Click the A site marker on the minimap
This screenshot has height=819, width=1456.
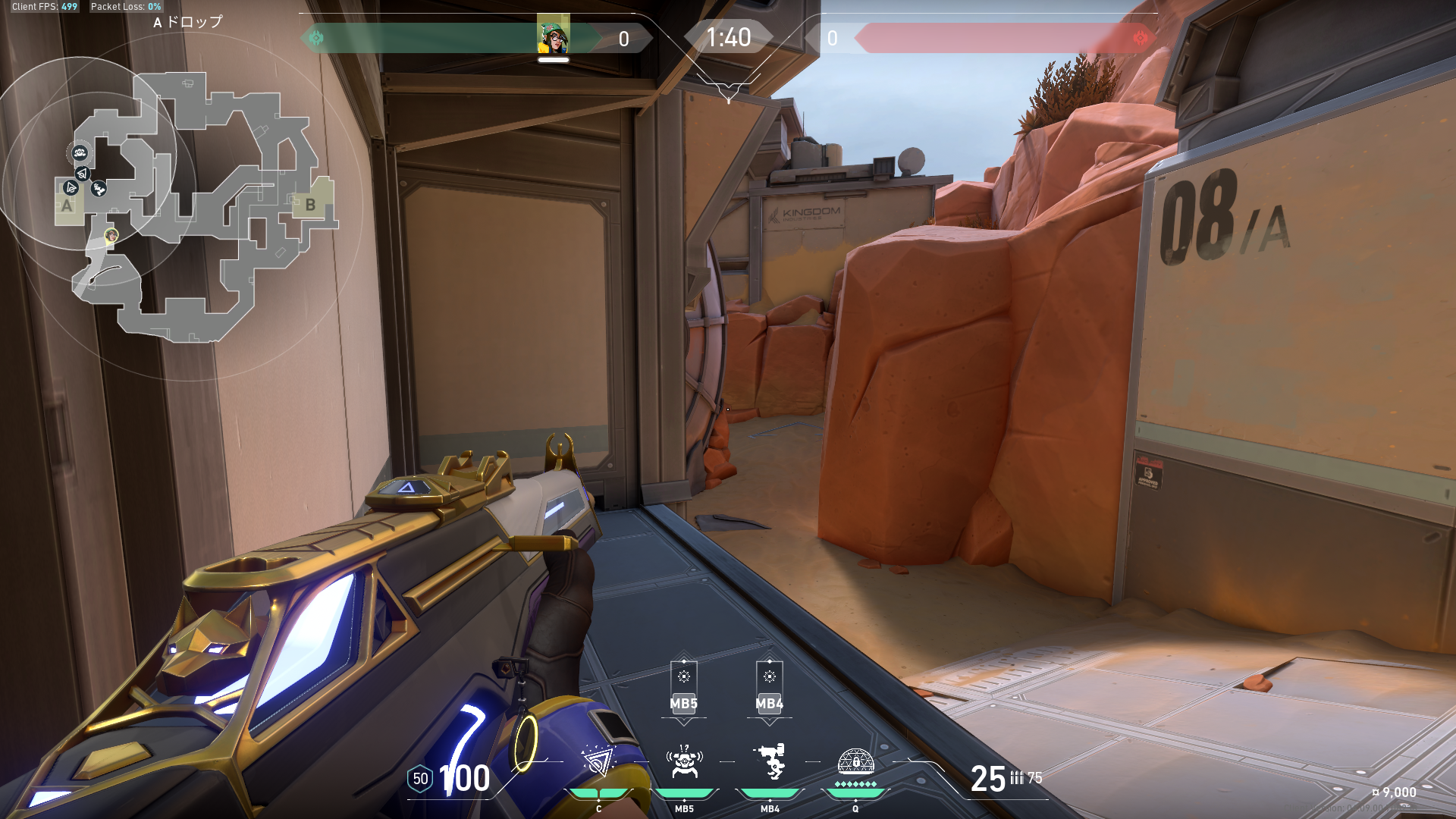67,205
